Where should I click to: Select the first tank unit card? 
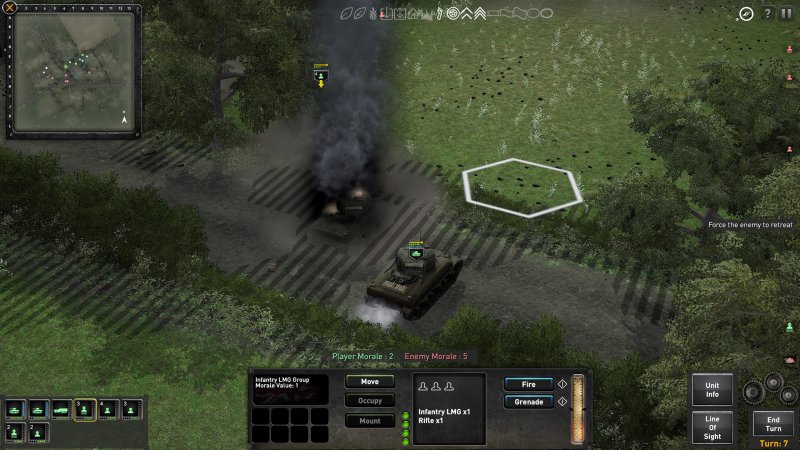(15, 410)
